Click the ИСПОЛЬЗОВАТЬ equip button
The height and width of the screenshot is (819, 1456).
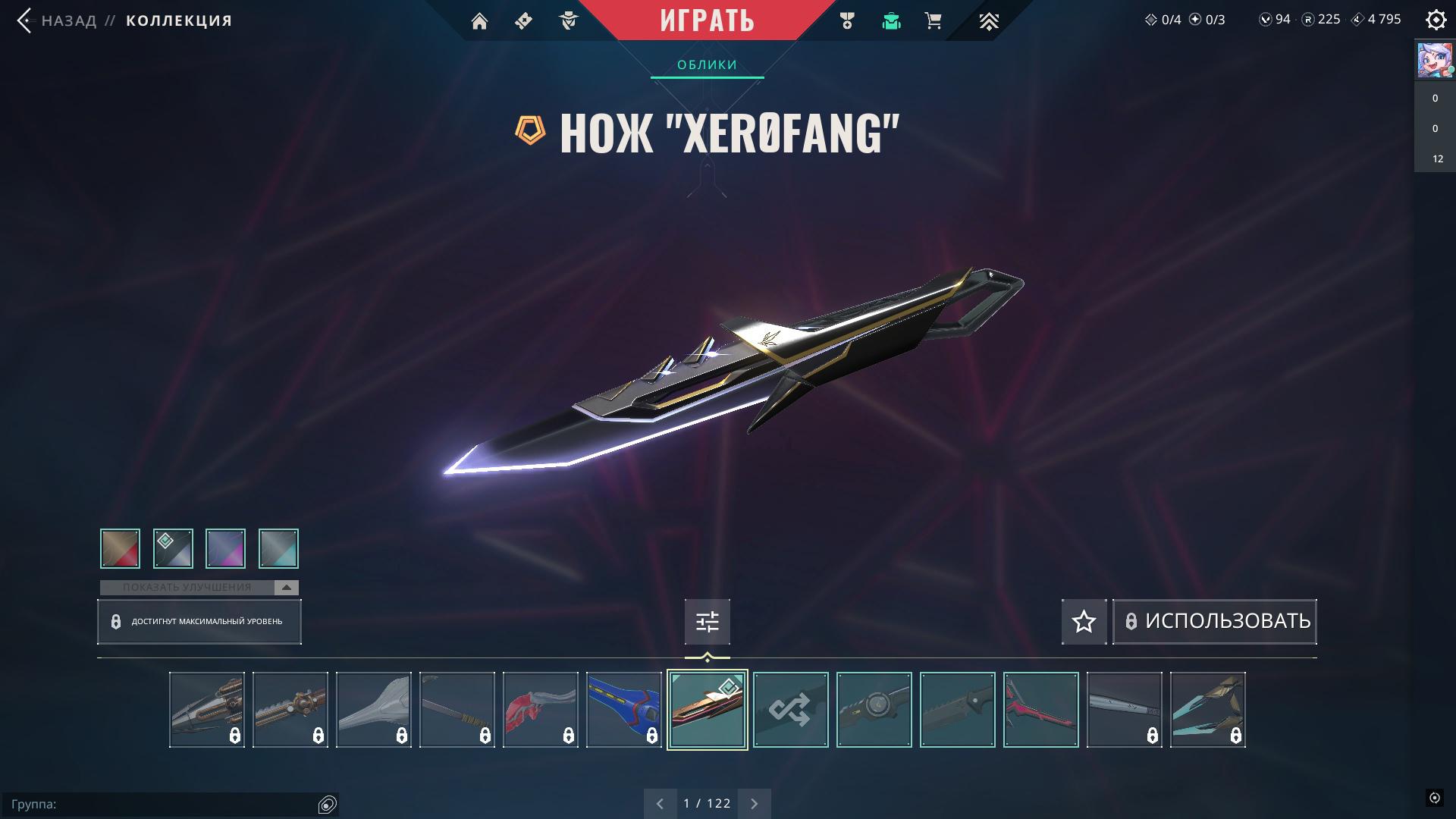[x=1215, y=622]
